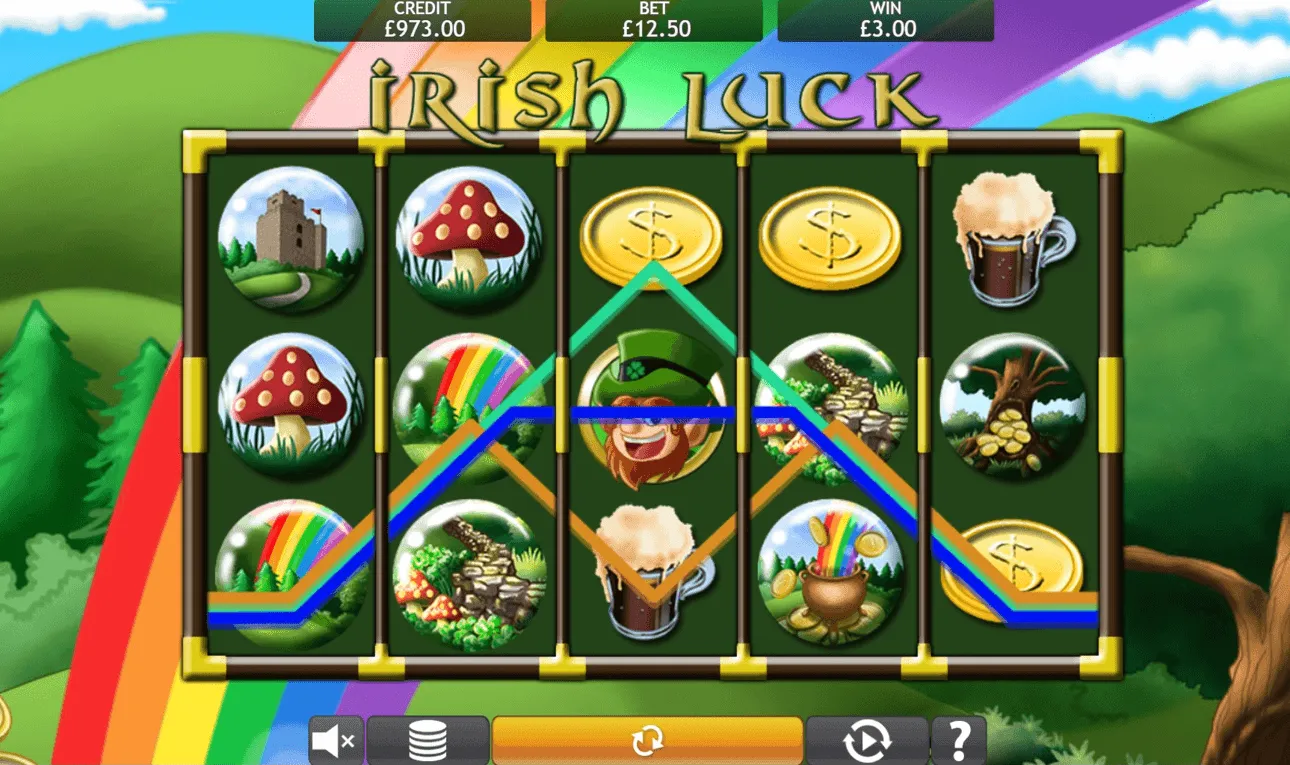
Task: Click the CREDIT display showing £973.00
Action: coord(421,17)
